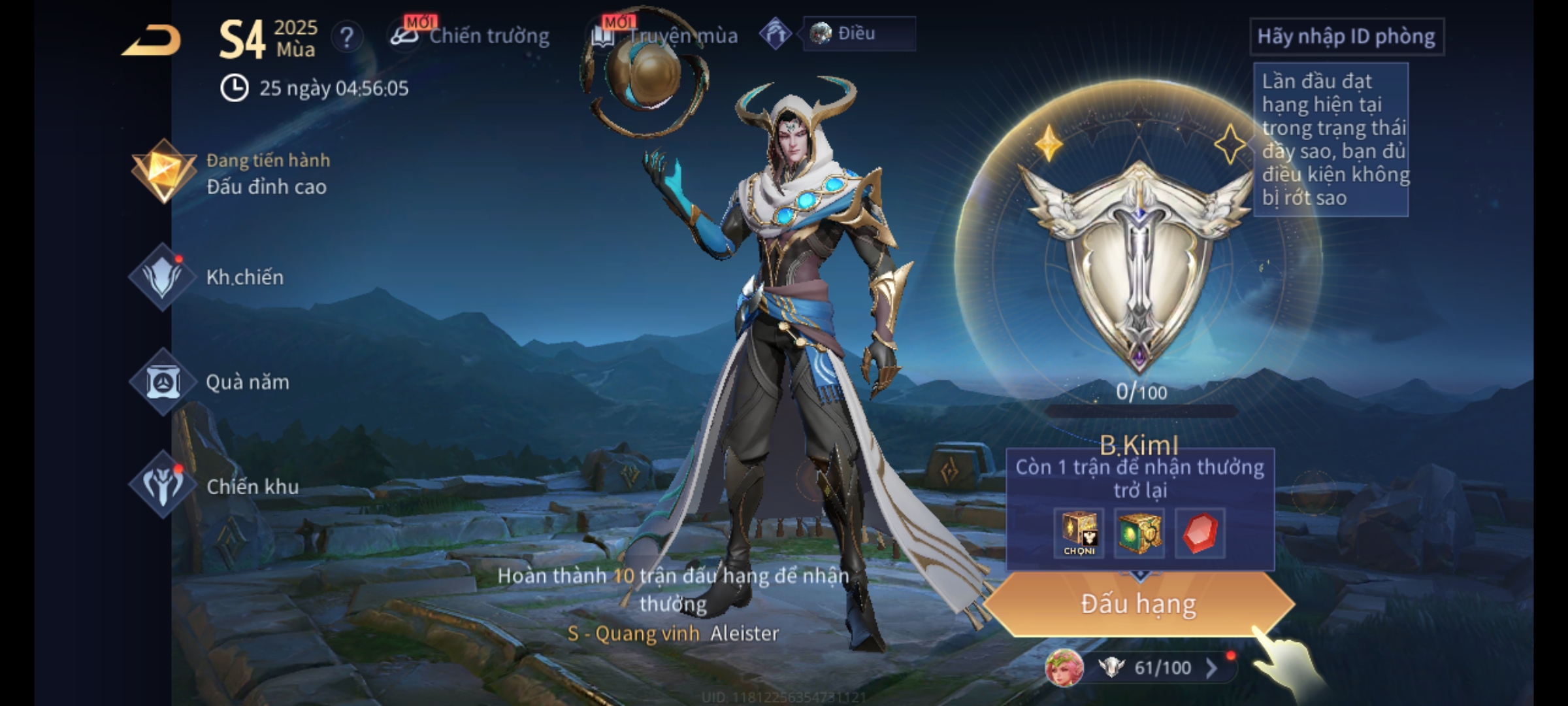Open the Đấu đỉnh cao mode
Viewport: 1568px width, 706px height.
pyautogui.click(x=232, y=173)
